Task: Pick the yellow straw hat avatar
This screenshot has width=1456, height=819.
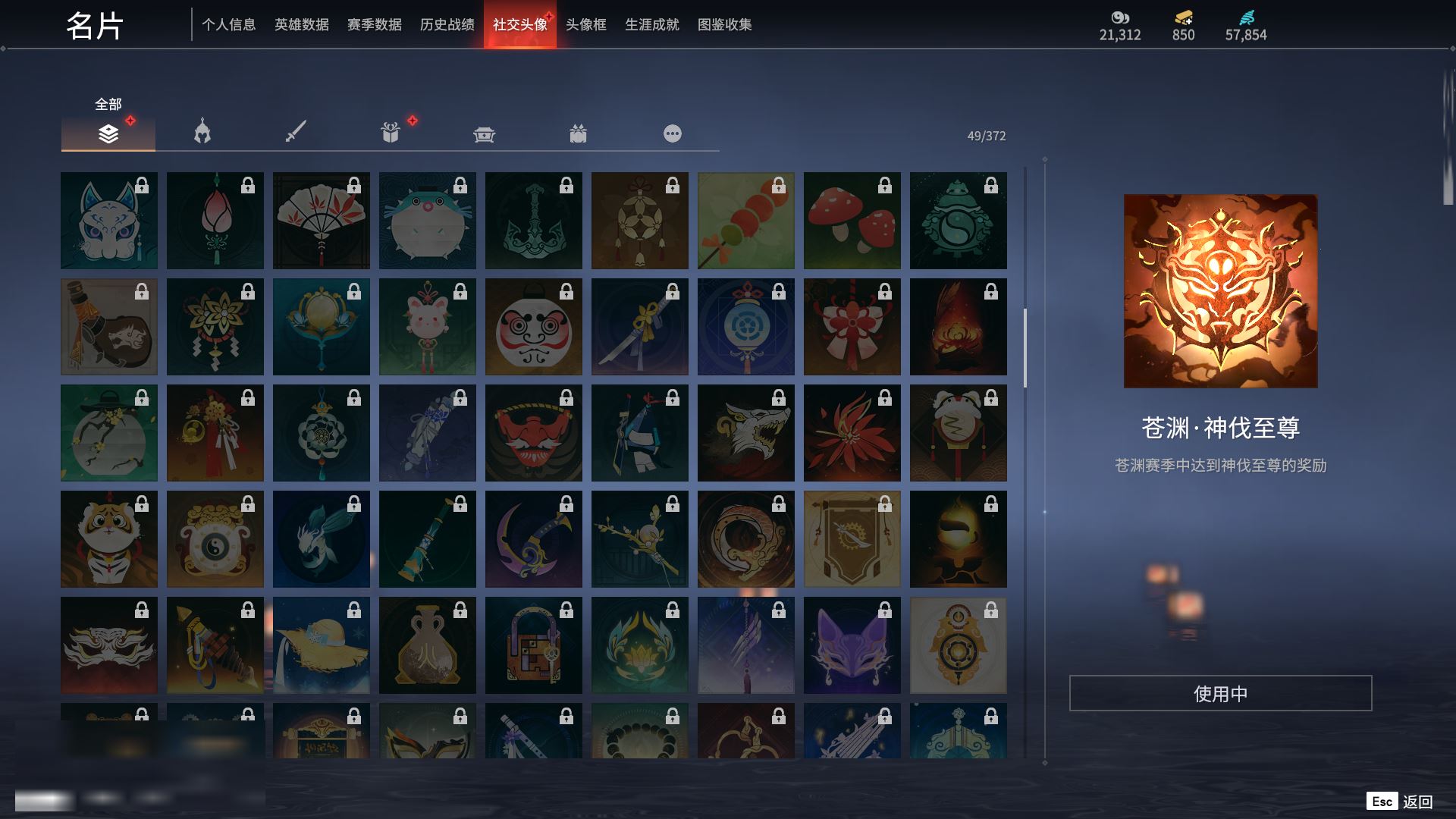Action: (x=322, y=645)
